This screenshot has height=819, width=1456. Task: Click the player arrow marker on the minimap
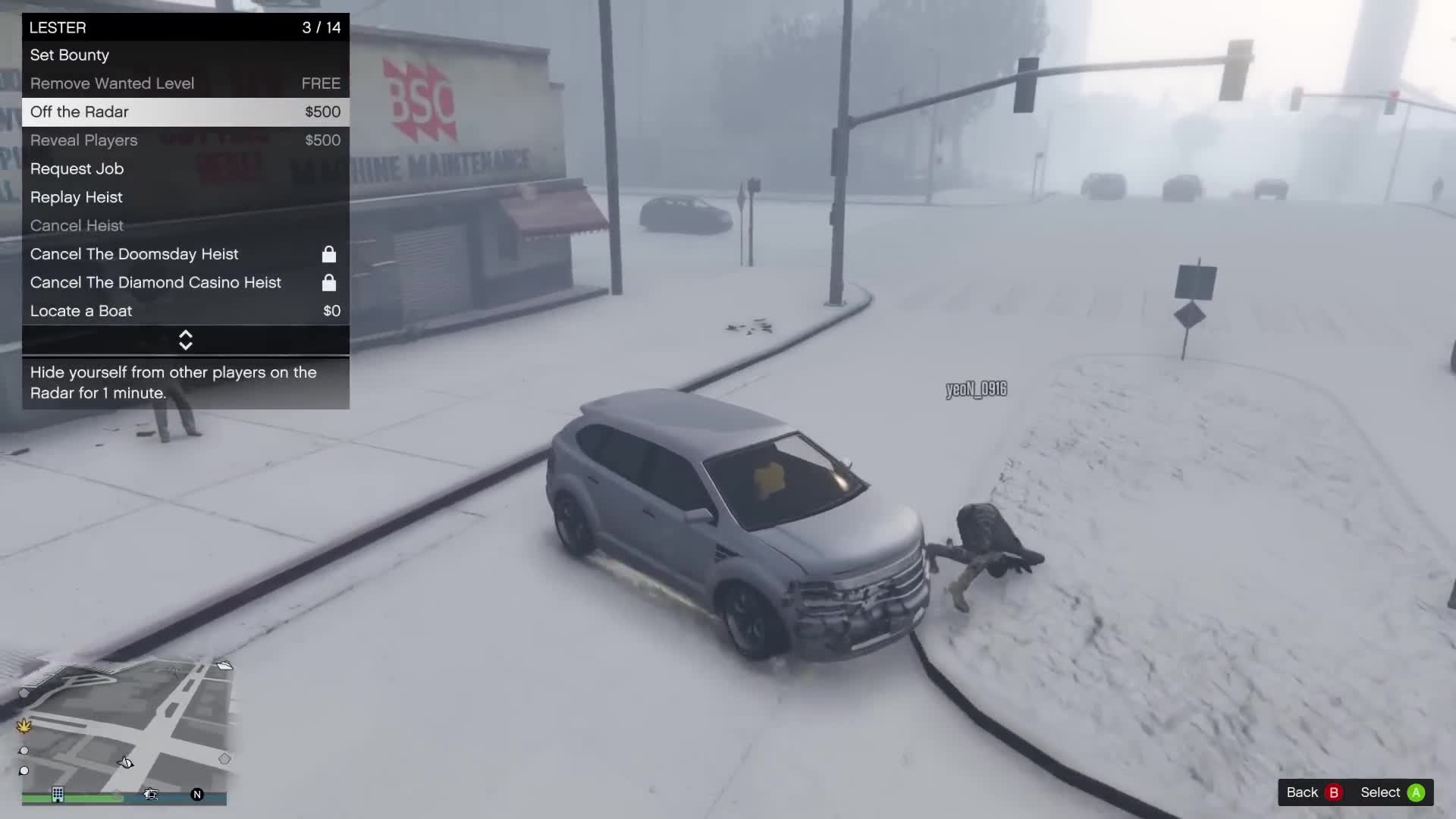(x=126, y=763)
